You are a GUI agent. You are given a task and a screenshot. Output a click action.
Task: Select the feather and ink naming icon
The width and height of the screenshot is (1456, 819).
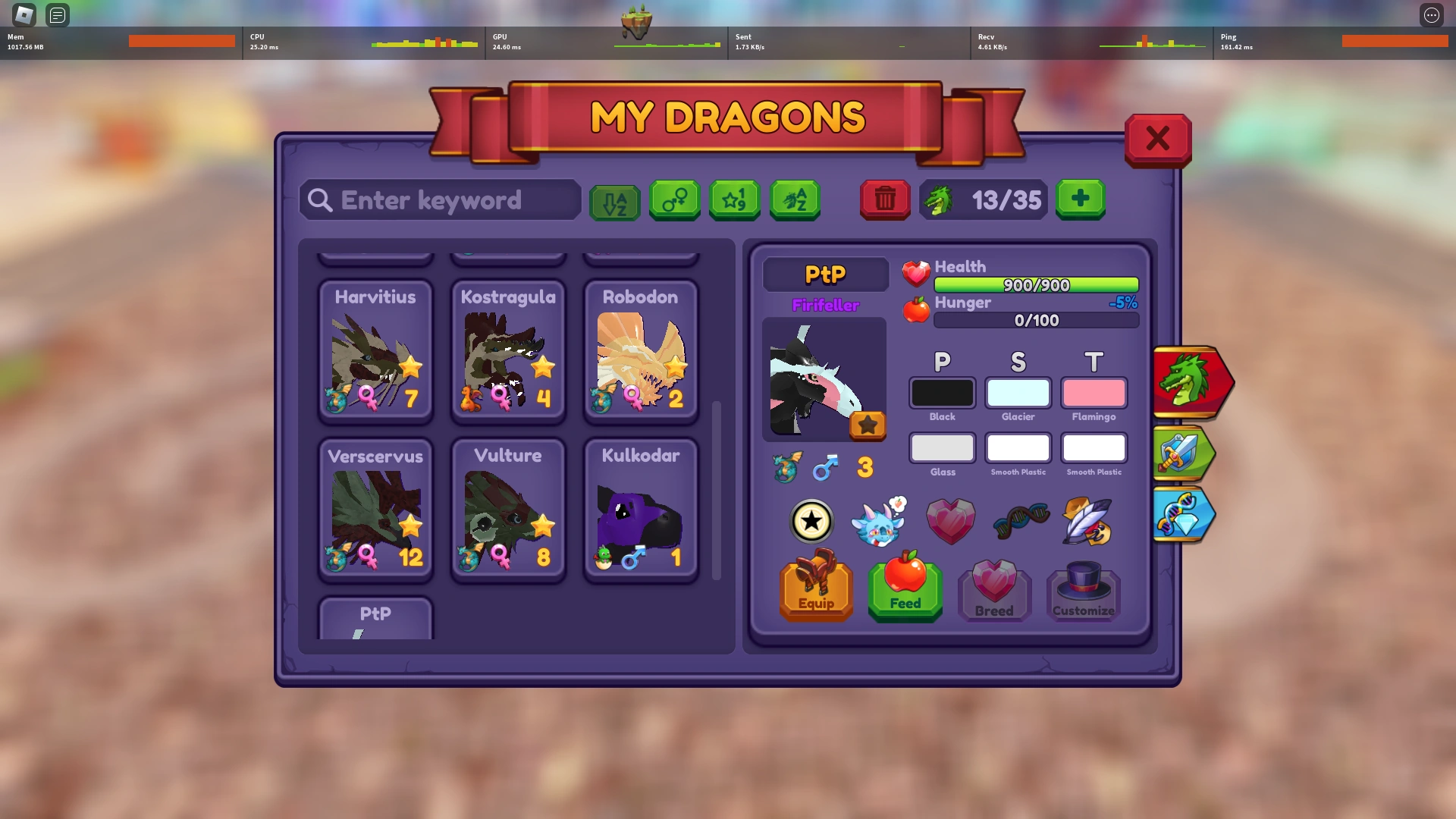point(1084,520)
